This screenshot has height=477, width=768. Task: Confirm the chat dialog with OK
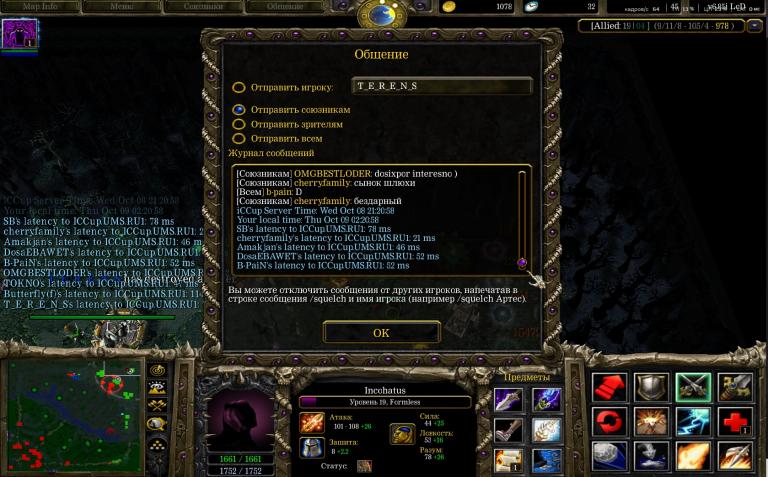pos(381,332)
